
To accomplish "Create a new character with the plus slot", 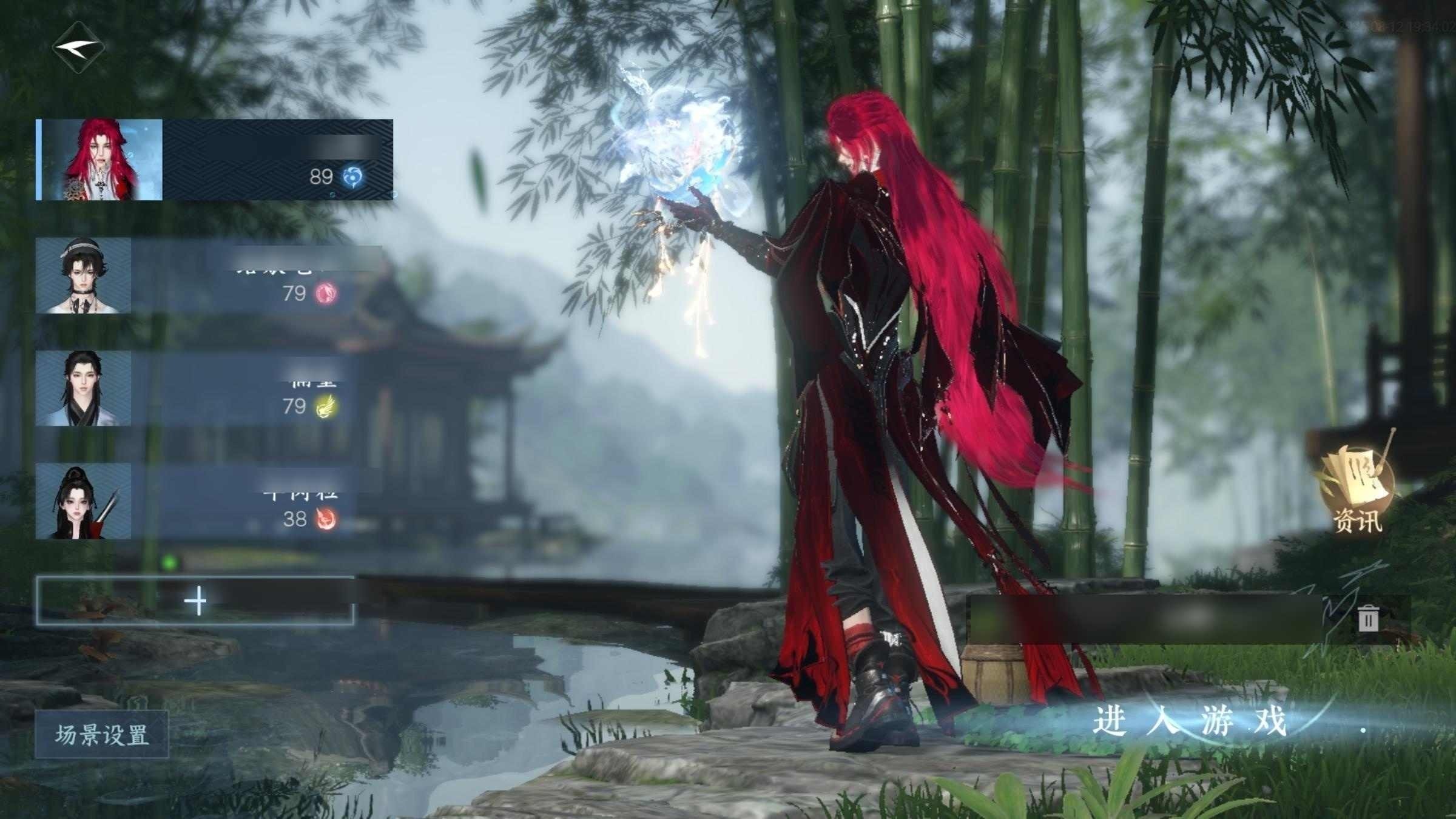I will [195, 601].
